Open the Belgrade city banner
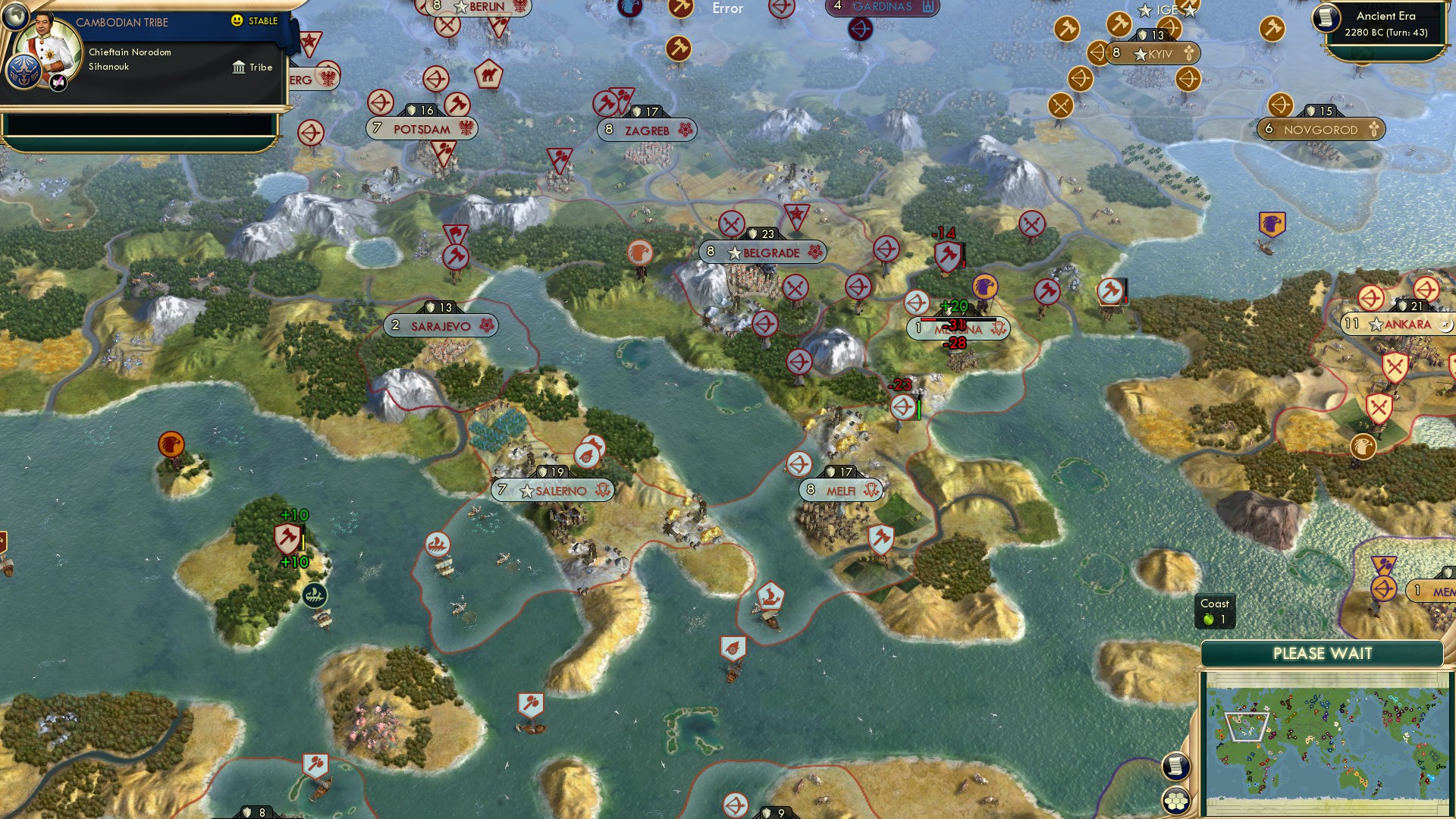 click(762, 253)
